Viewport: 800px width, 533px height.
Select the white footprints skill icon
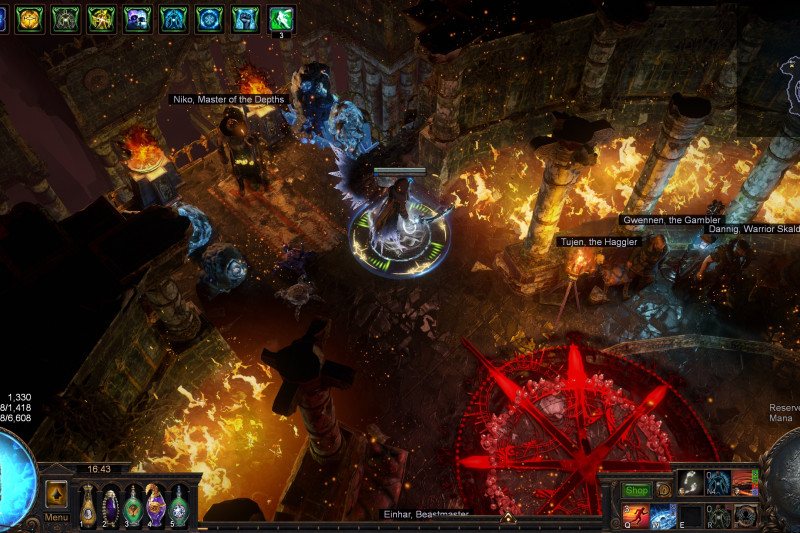[691, 482]
